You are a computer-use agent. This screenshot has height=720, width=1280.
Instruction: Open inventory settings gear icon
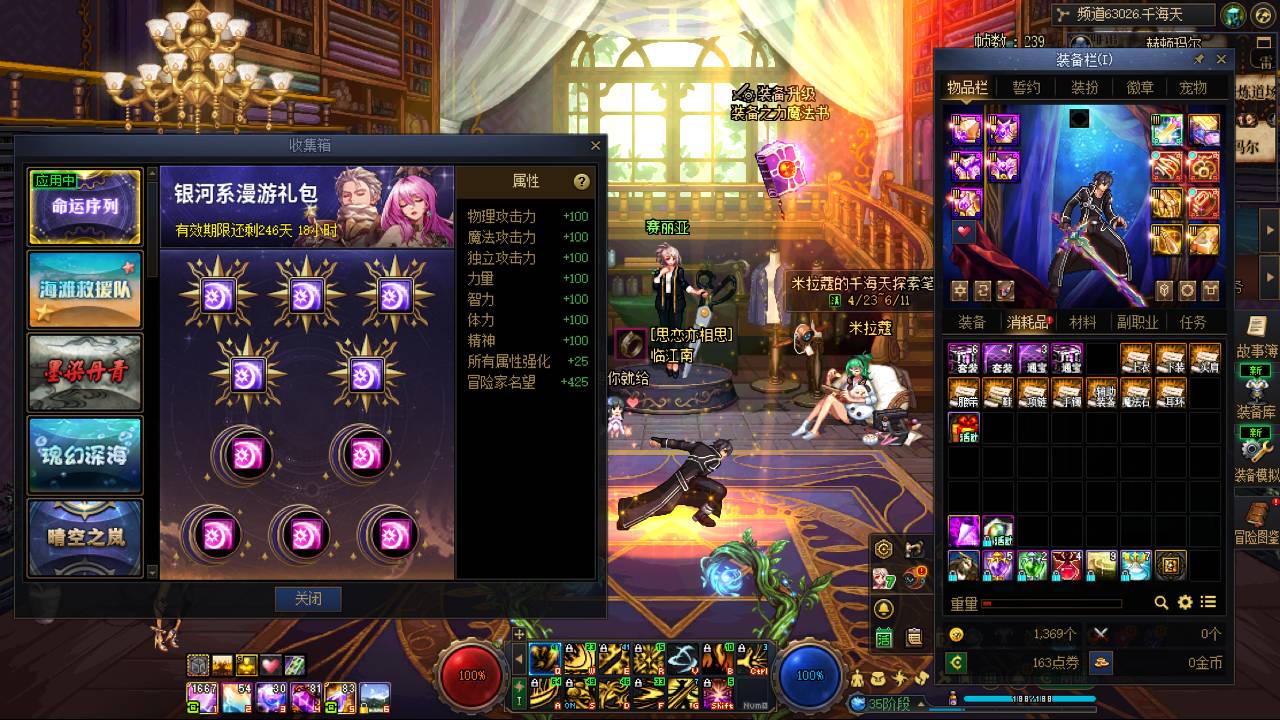(1185, 602)
